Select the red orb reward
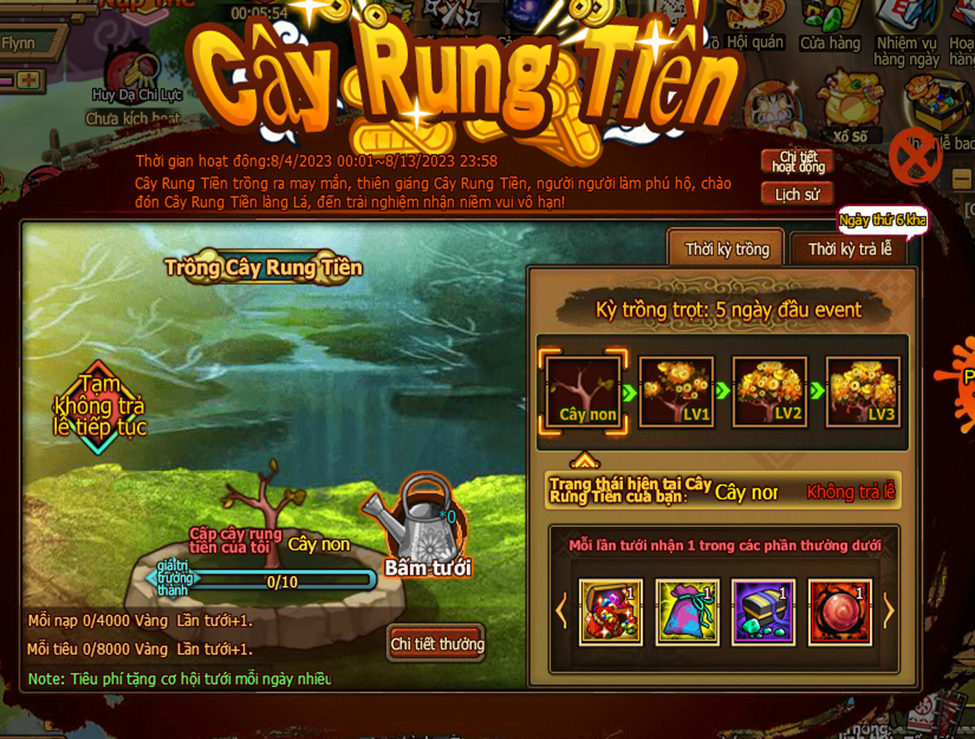The height and width of the screenshot is (739, 975). click(839, 611)
